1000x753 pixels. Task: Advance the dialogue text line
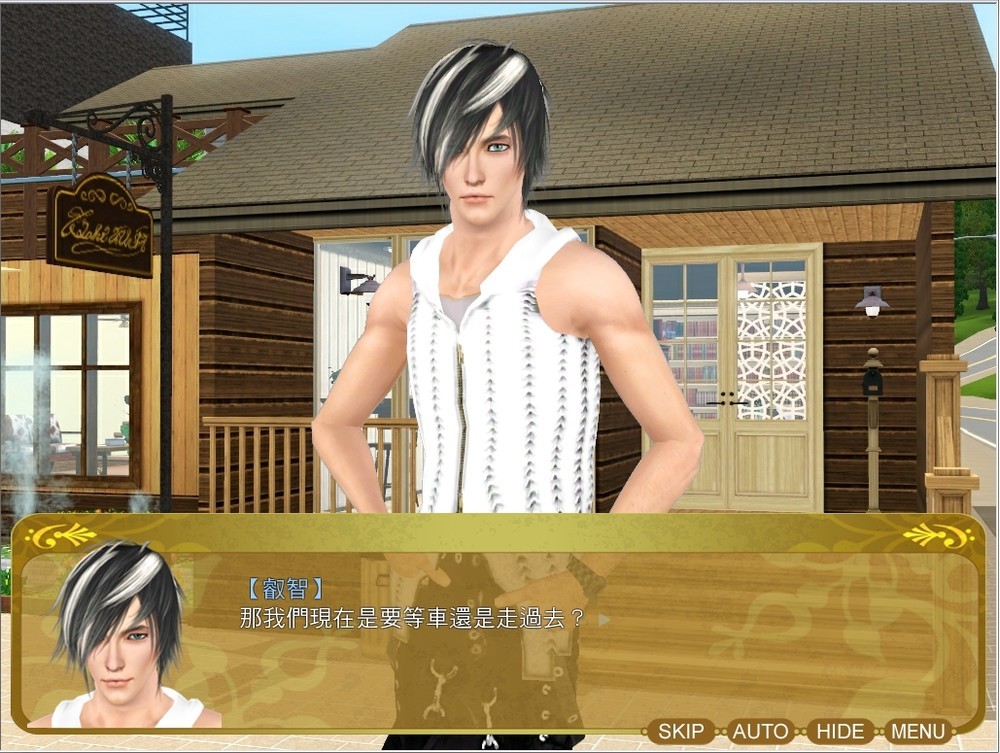click(x=602, y=619)
